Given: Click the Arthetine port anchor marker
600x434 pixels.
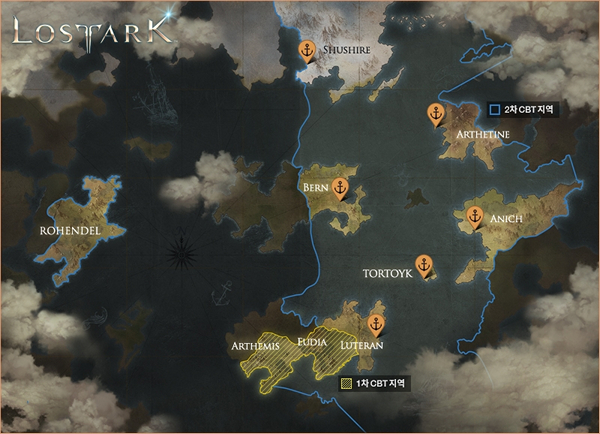Looking at the screenshot, I should (x=435, y=113).
